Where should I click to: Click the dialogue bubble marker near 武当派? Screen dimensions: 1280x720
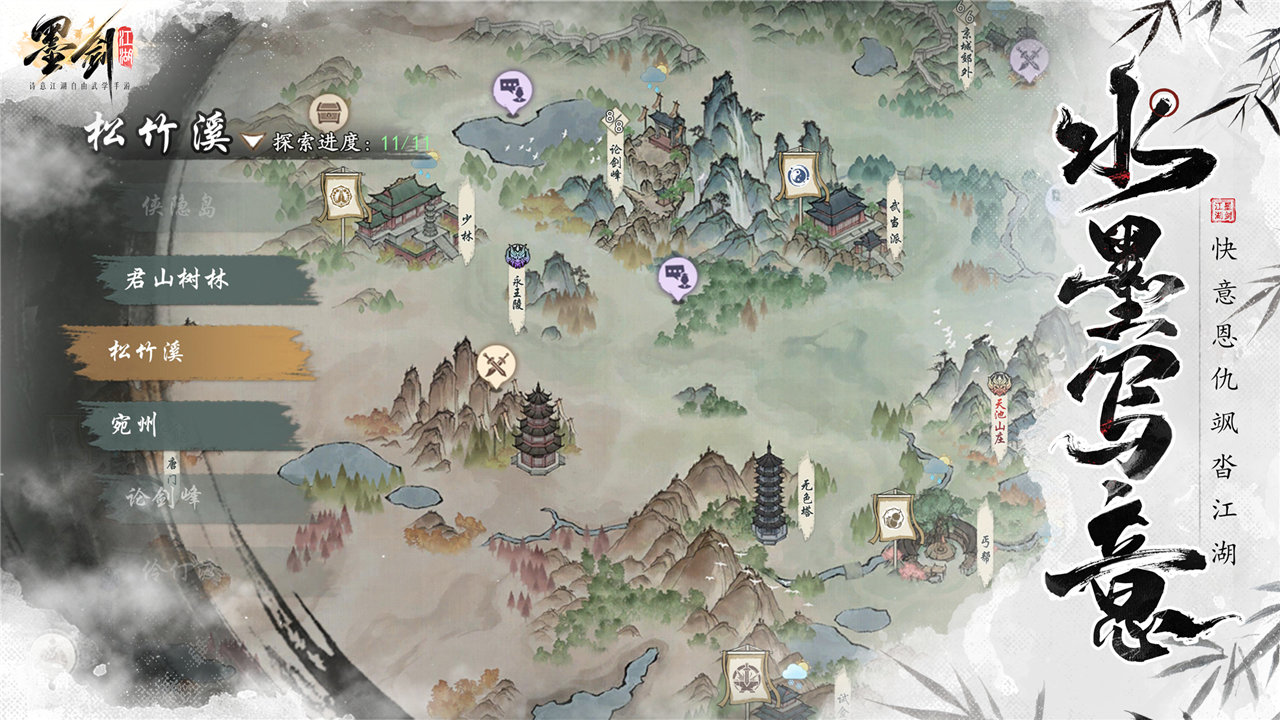[x=676, y=274]
